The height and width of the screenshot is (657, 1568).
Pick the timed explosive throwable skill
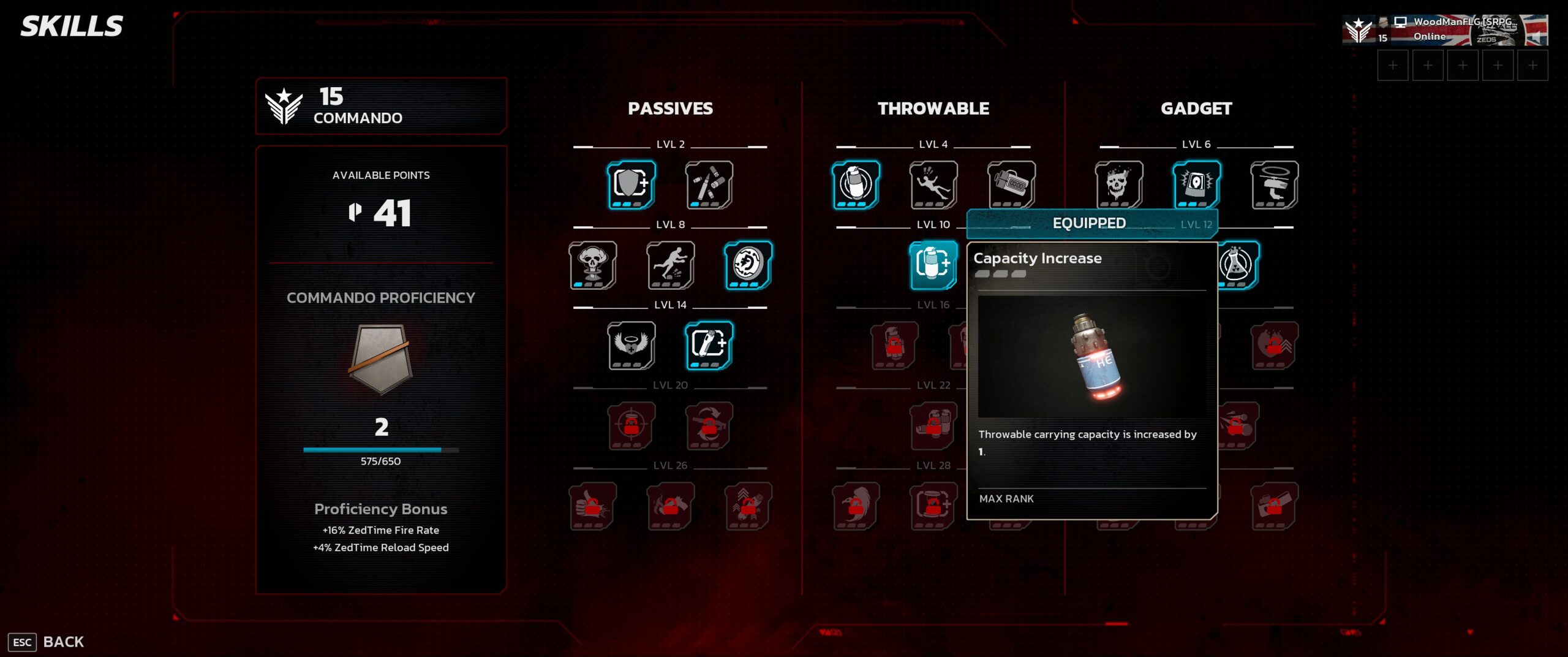point(1011,184)
